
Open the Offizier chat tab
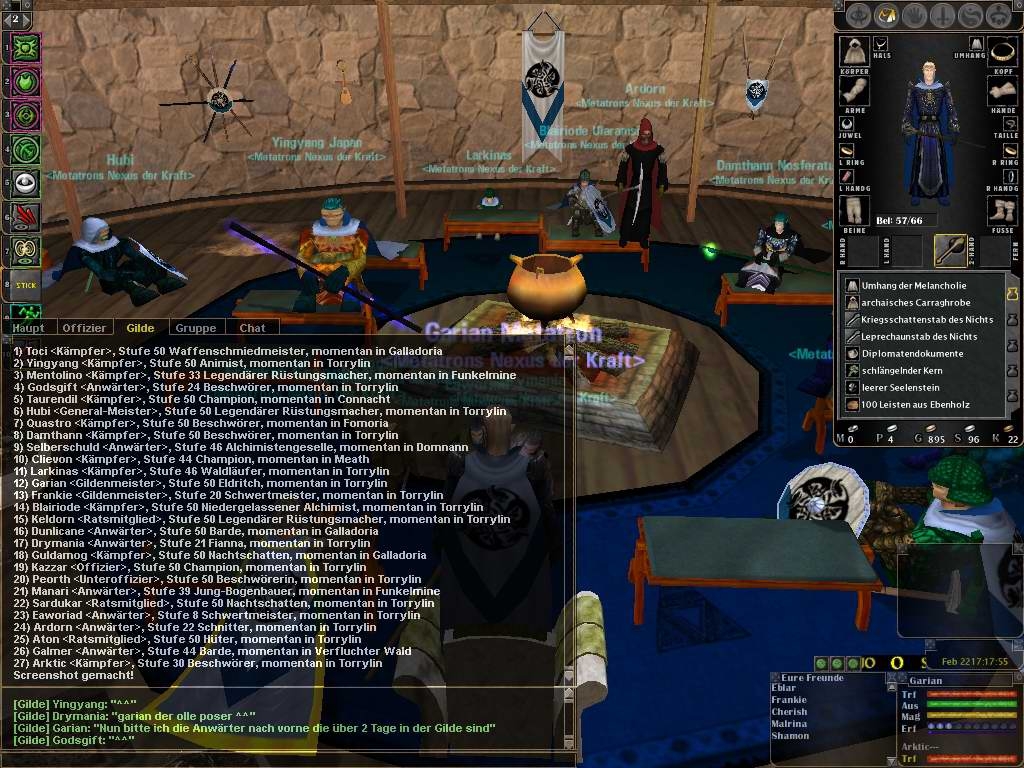pyautogui.click(x=84, y=328)
